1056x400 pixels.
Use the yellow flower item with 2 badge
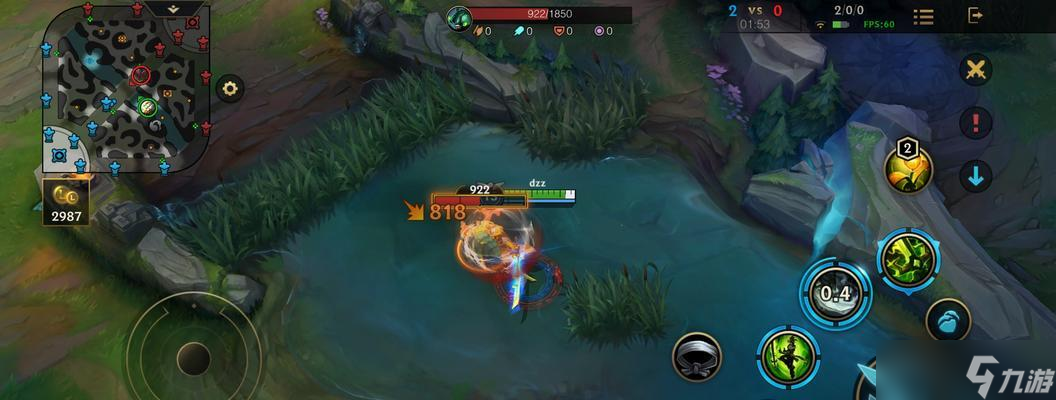908,169
